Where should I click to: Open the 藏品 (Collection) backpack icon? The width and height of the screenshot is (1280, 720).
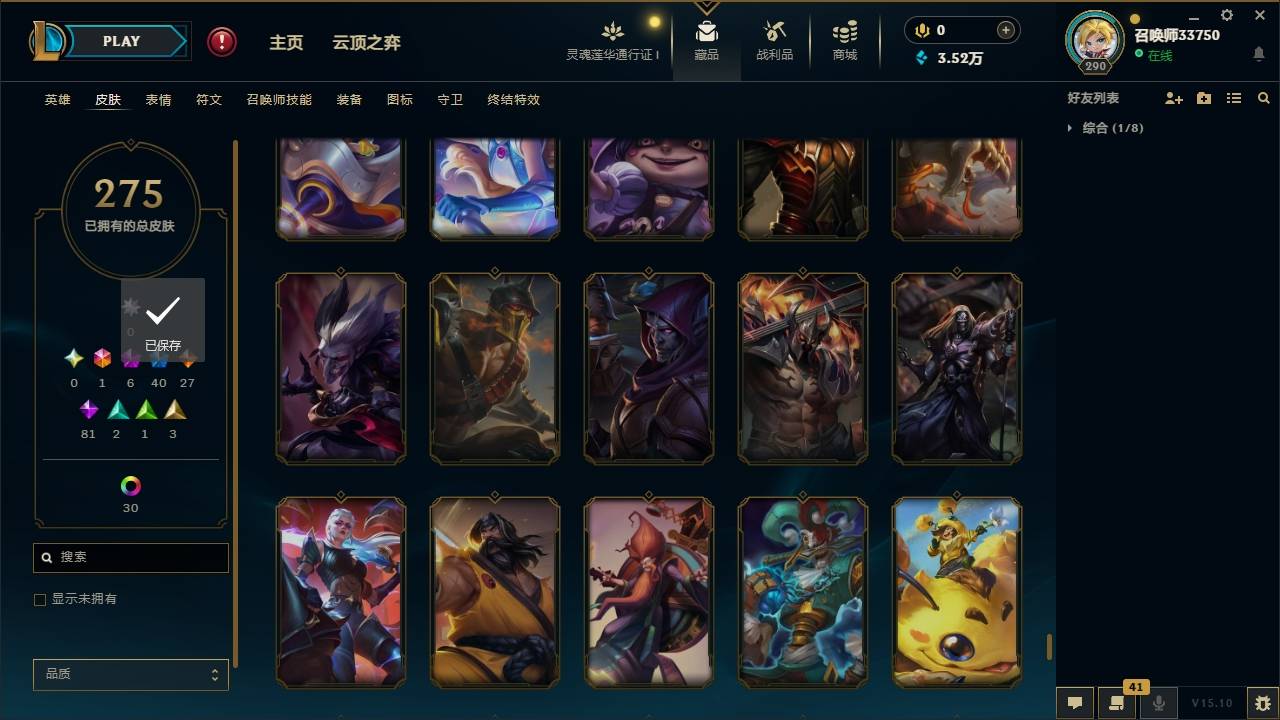[706, 30]
